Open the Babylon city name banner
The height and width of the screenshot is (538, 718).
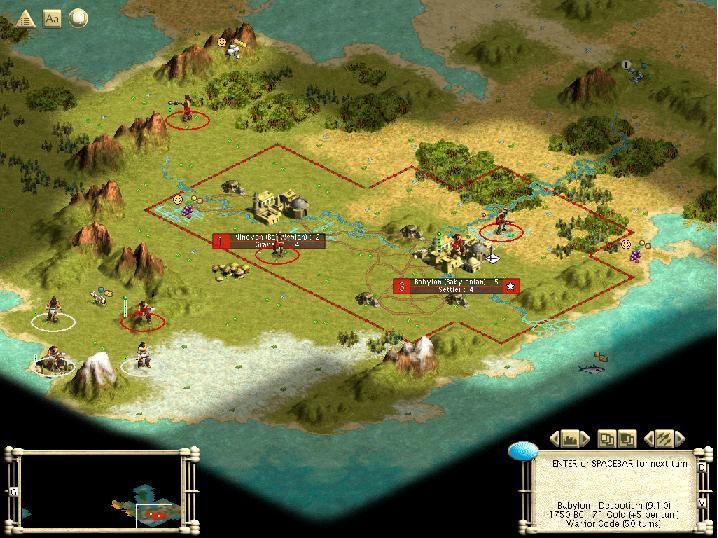click(457, 286)
